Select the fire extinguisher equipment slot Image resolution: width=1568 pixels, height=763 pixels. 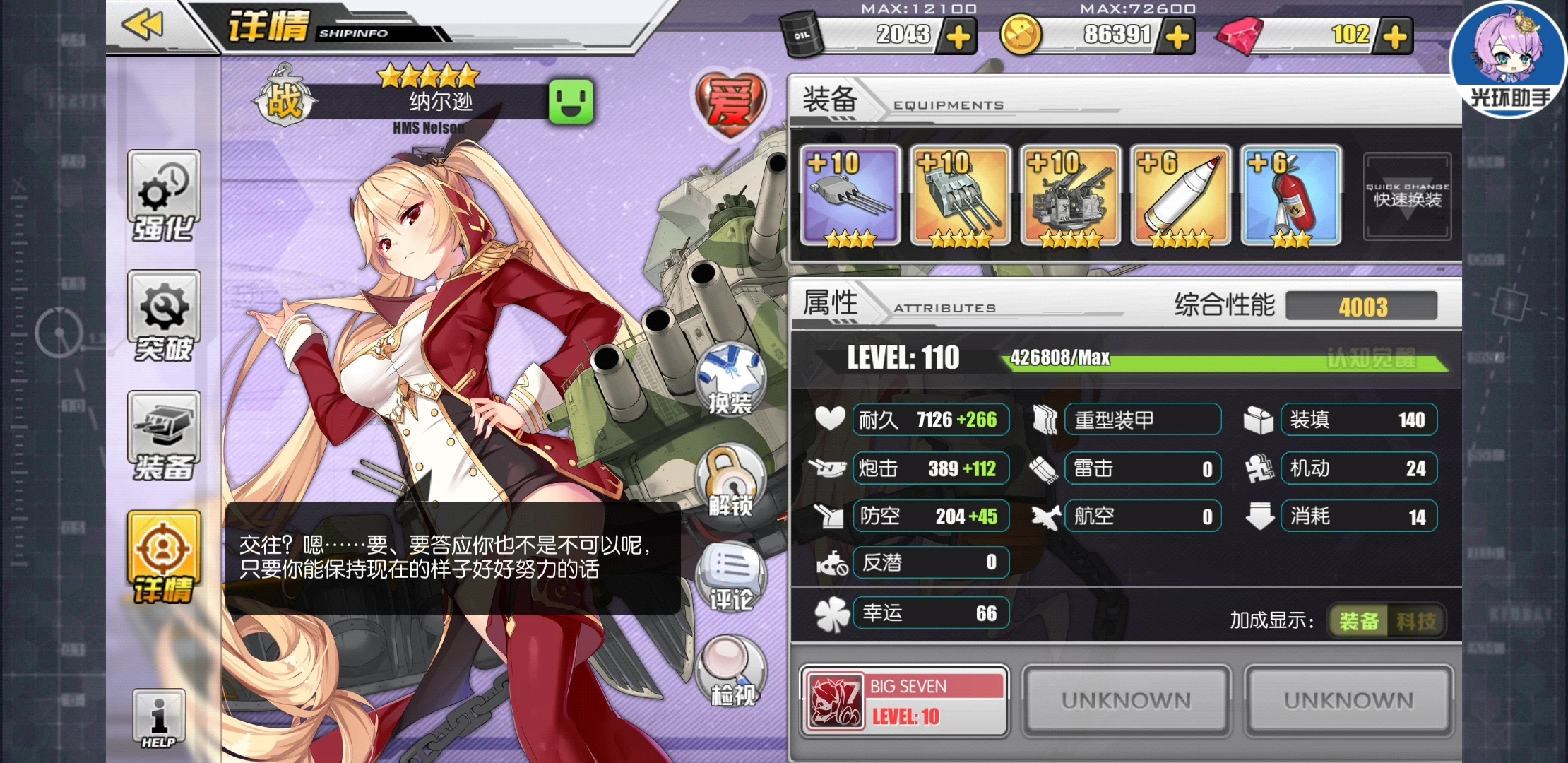pos(1291,196)
